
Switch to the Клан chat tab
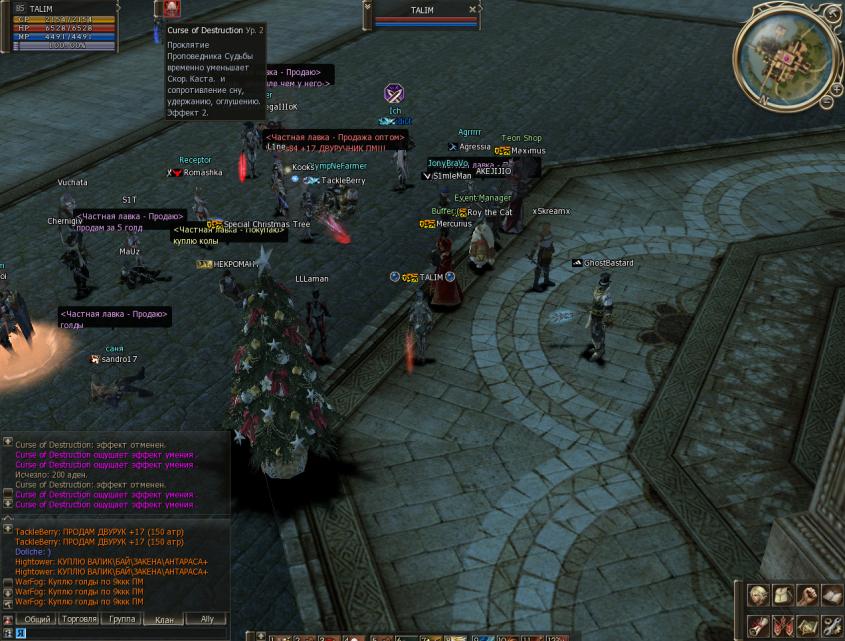163,619
